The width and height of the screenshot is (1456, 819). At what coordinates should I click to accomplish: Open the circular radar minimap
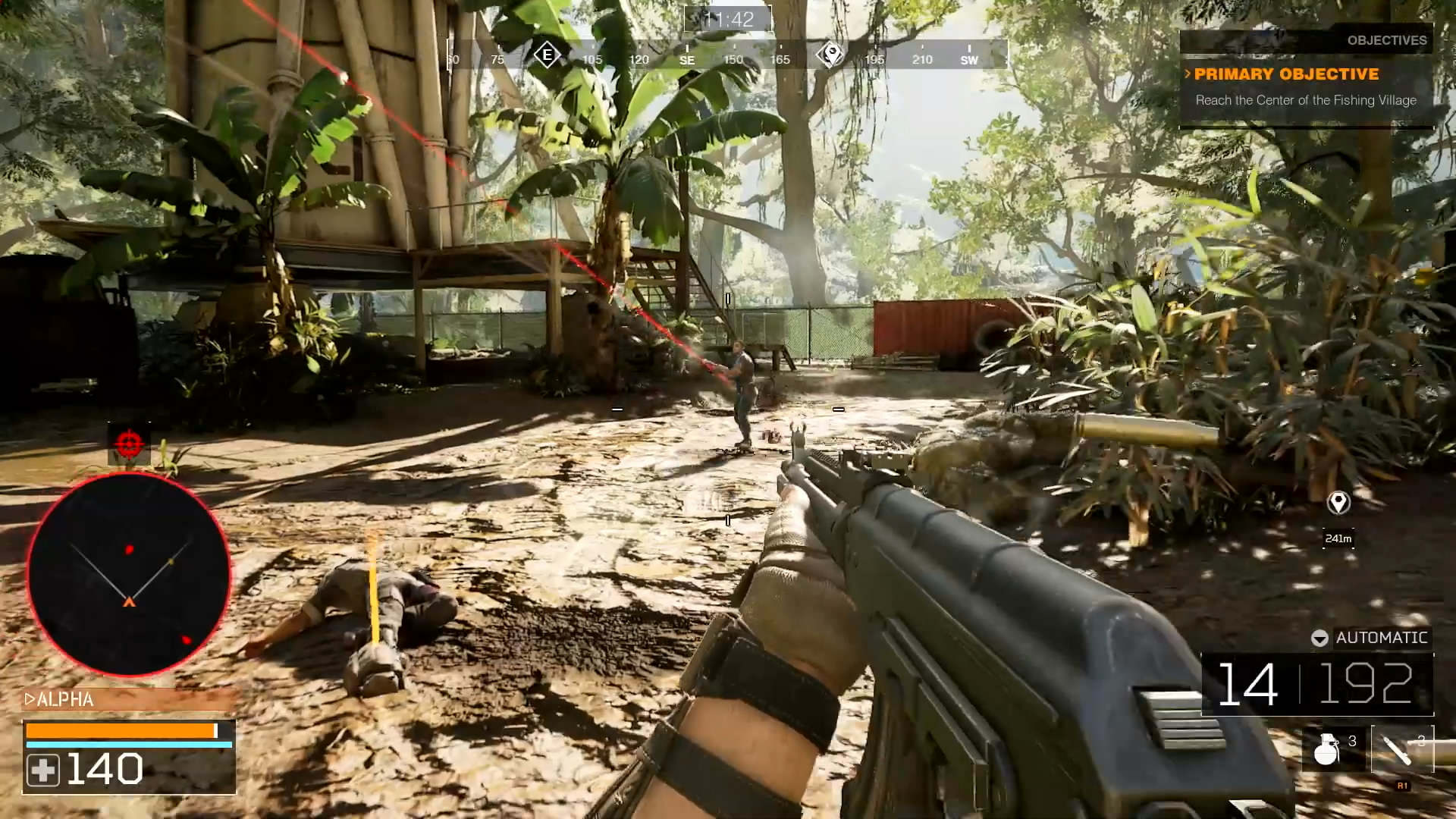(x=129, y=574)
